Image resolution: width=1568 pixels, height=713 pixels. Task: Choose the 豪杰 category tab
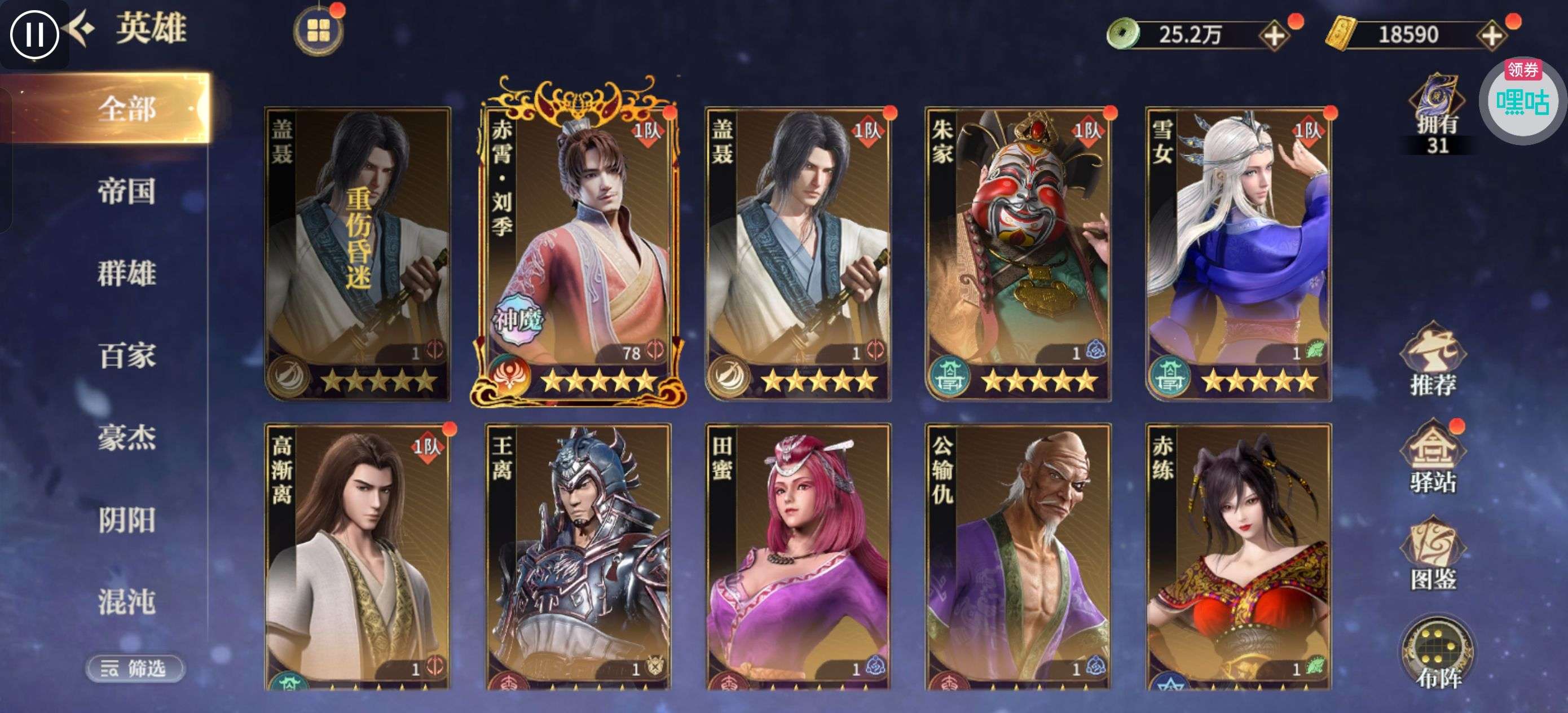coord(126,437)
